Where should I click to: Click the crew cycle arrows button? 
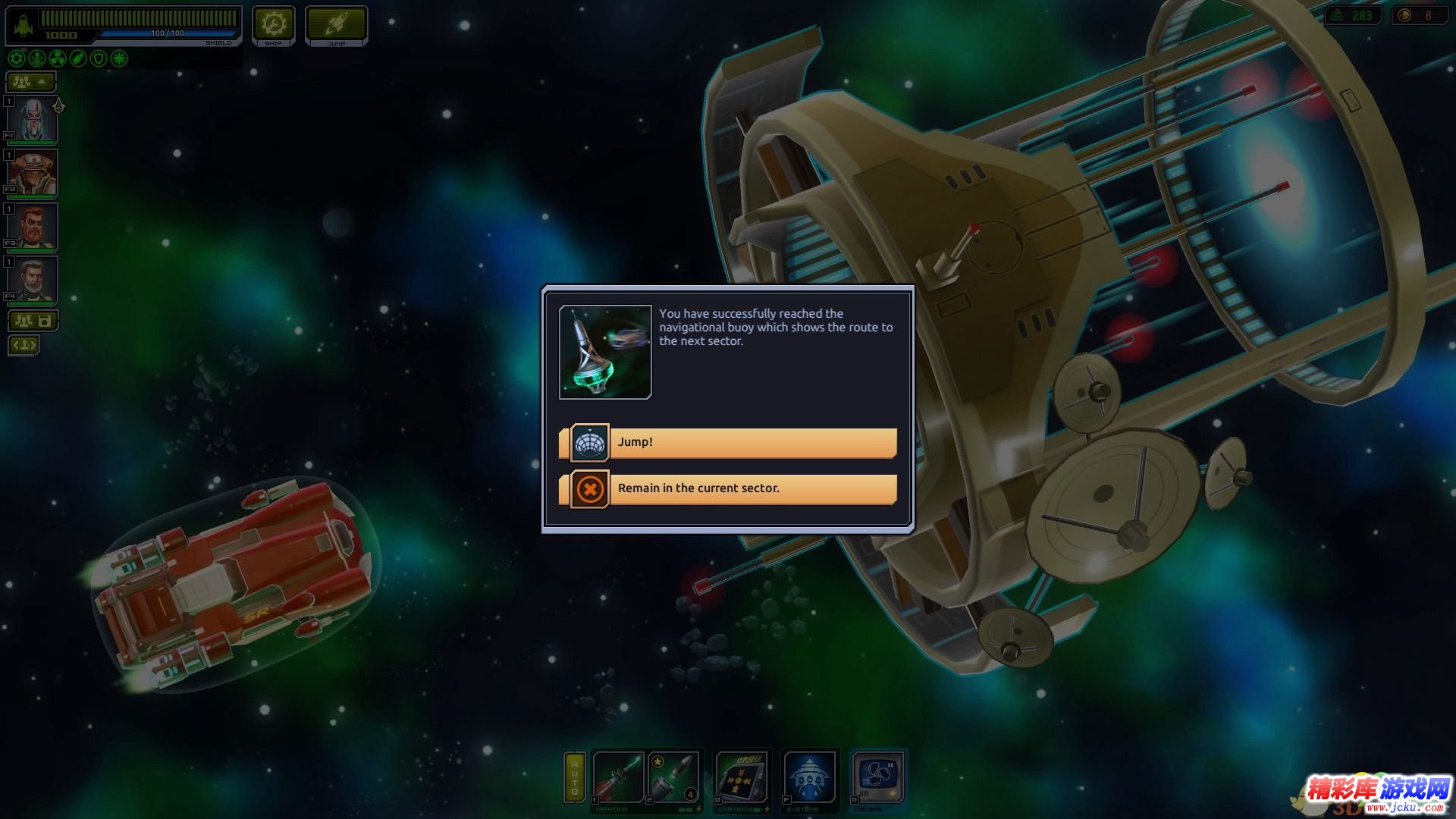[x=24, y=346]
